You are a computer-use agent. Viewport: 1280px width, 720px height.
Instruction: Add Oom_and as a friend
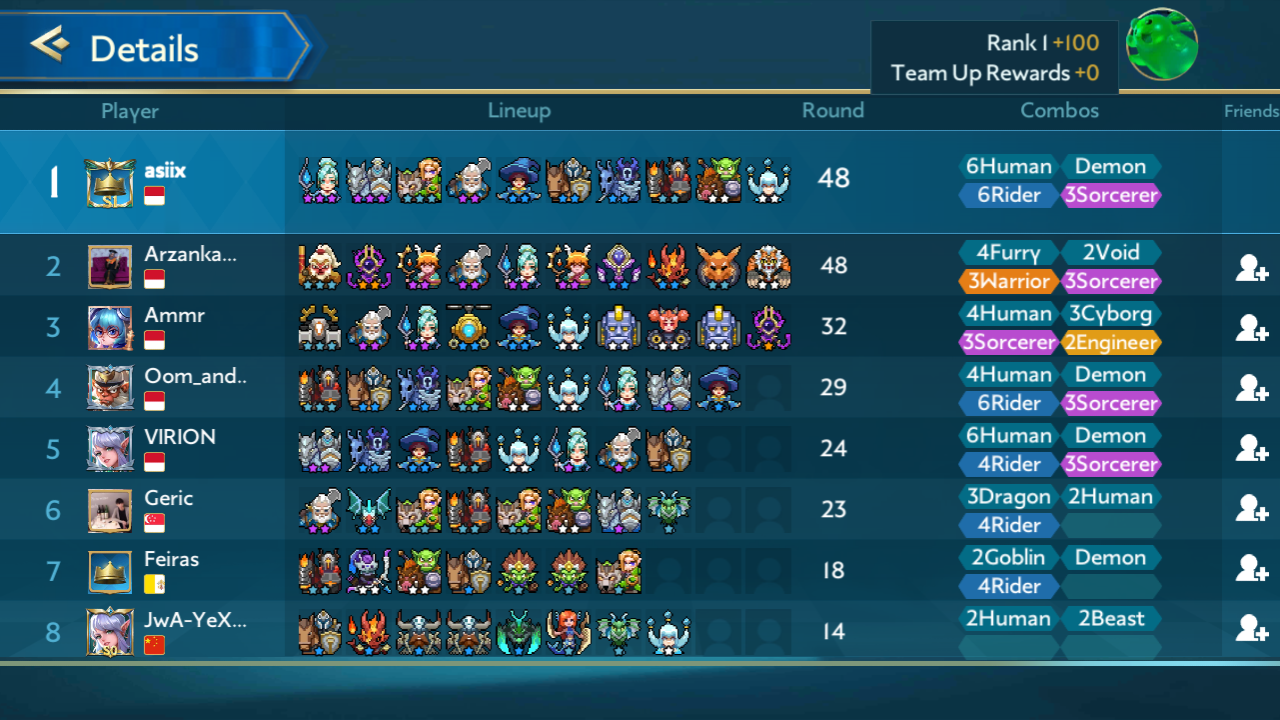tap(1251, 388)
